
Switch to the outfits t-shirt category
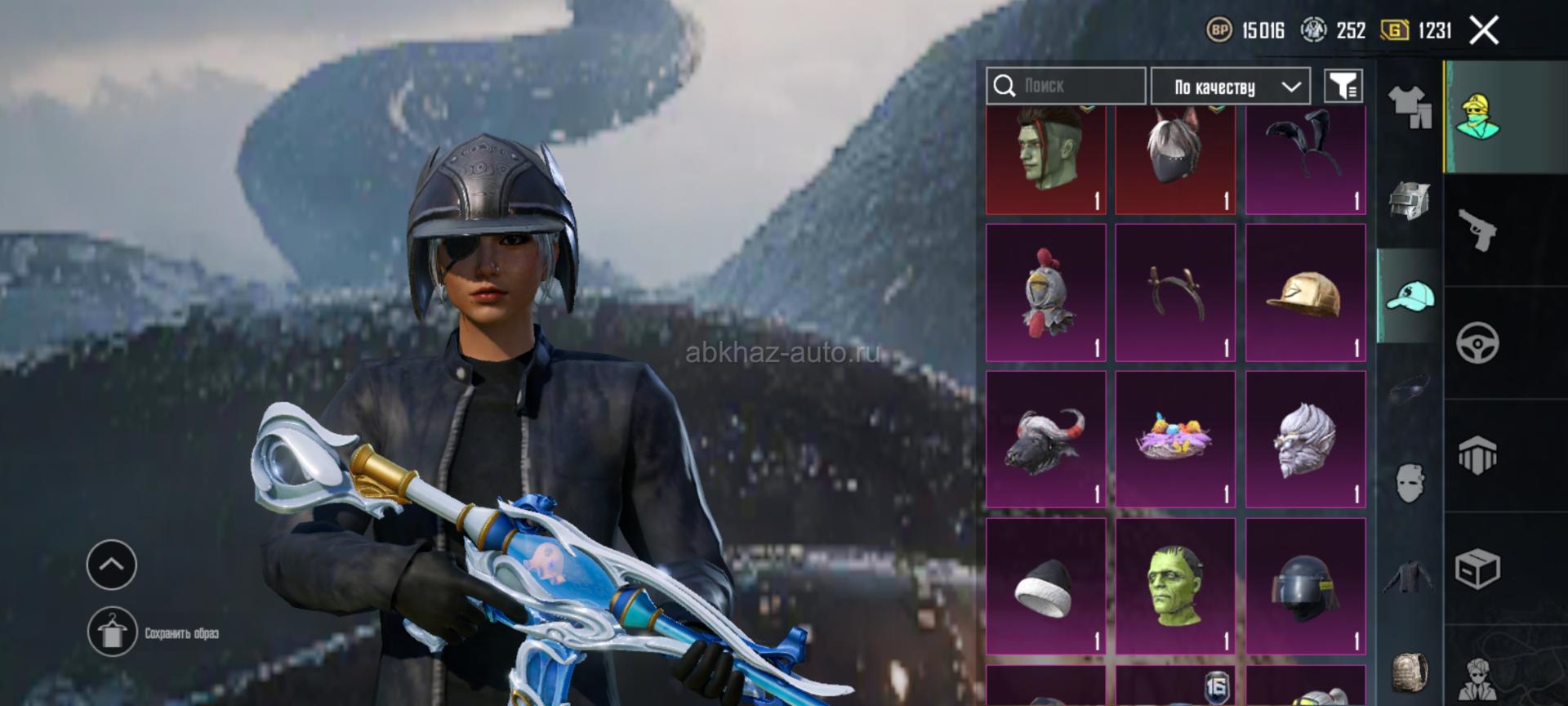point(1410,107)
